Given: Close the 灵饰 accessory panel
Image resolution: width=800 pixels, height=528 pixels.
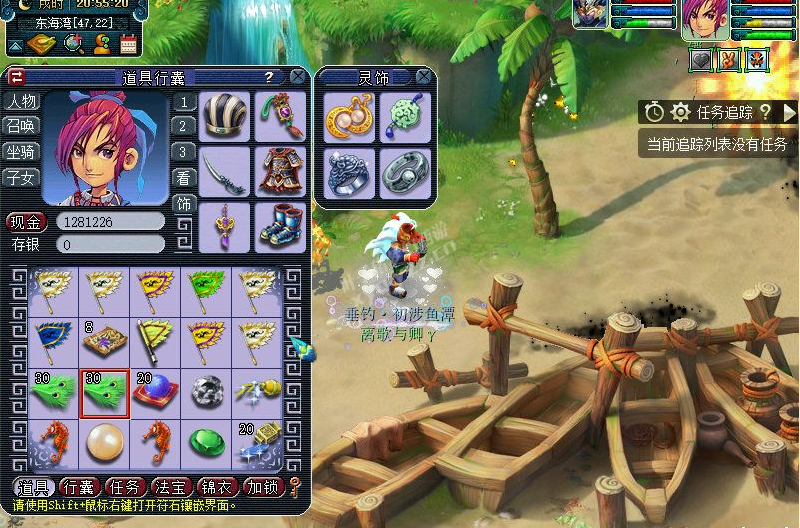Looking at the screenshot, I should tap(425, 77).
